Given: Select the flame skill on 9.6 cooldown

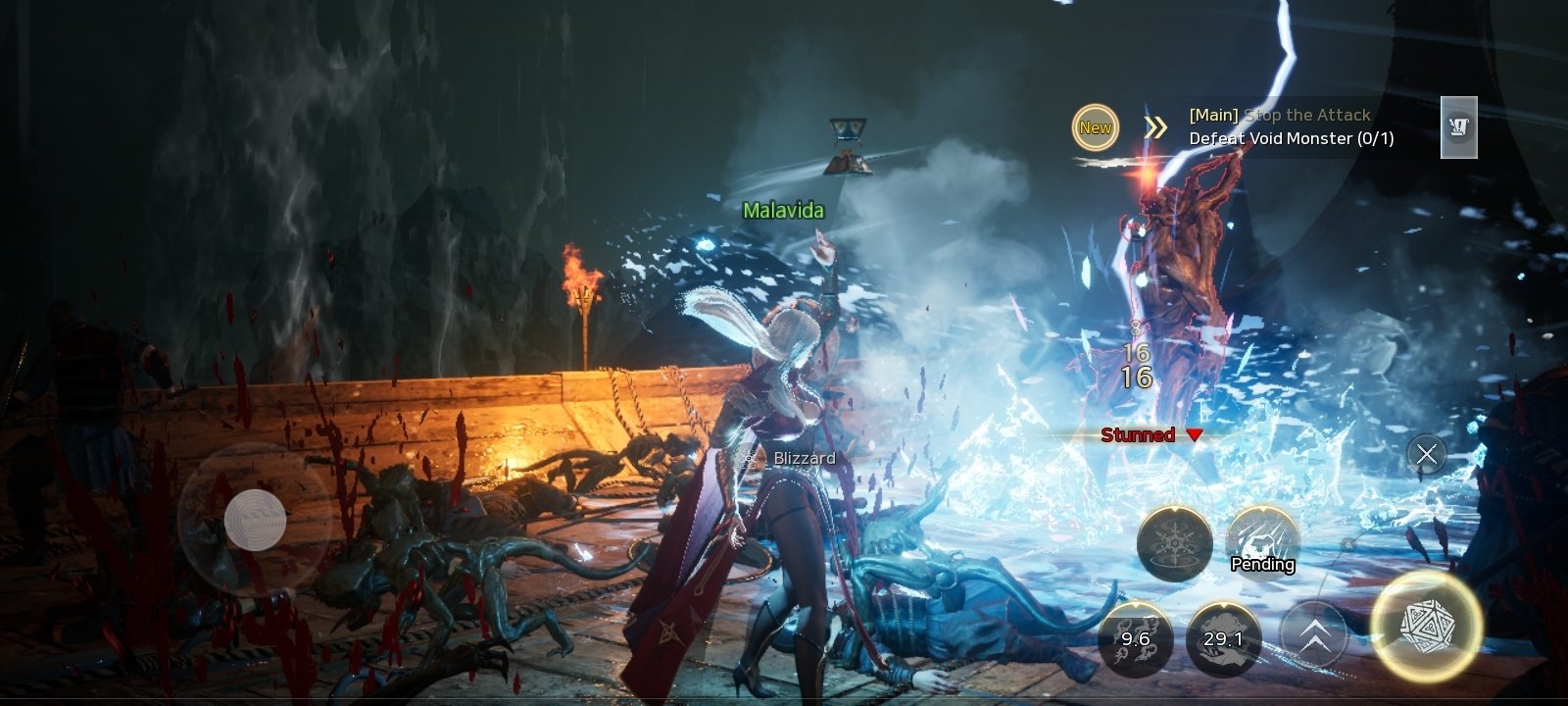Looking at the screenshot, I should 1135,638.
